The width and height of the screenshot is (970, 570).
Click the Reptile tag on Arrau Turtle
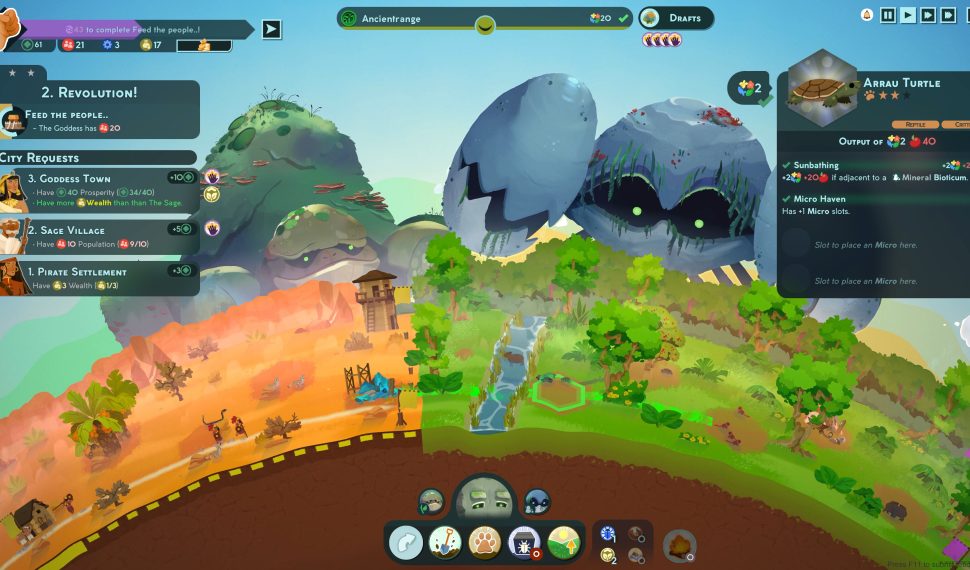click(914, 124)
